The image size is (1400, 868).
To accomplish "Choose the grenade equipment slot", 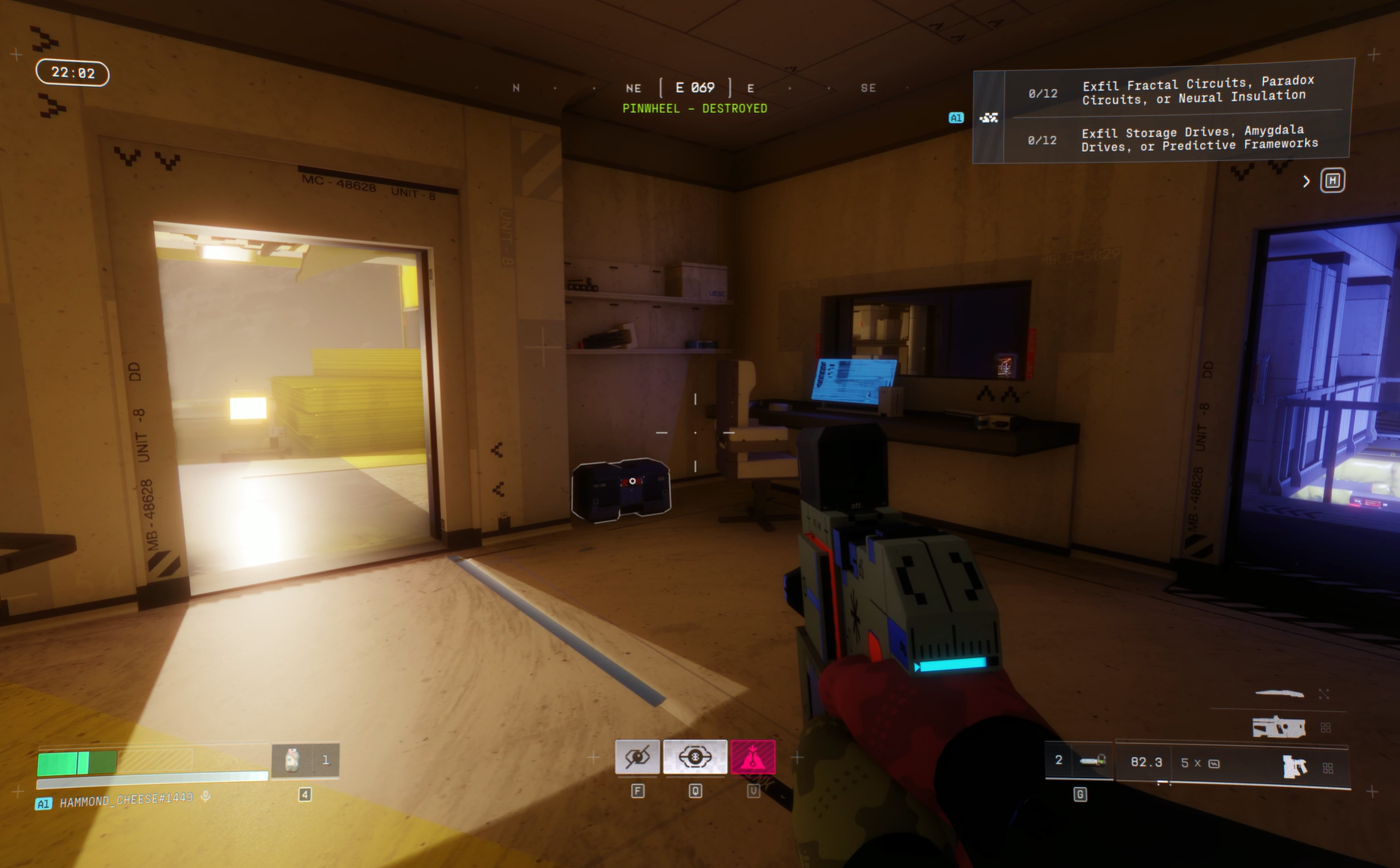I will [x=1092, y=762].
